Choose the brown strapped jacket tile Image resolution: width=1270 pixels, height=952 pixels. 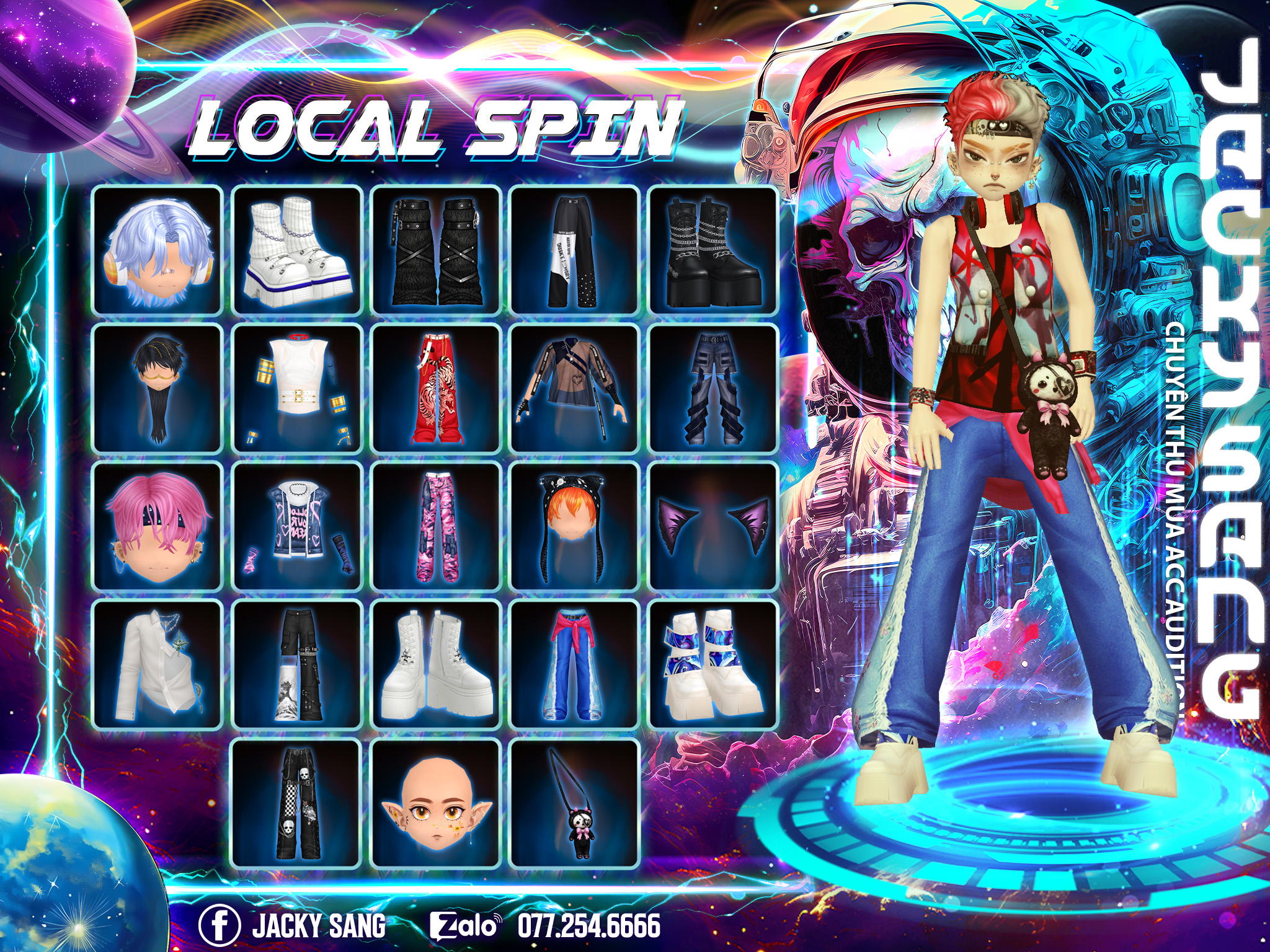pyautogui.click(x=574, y=389)
